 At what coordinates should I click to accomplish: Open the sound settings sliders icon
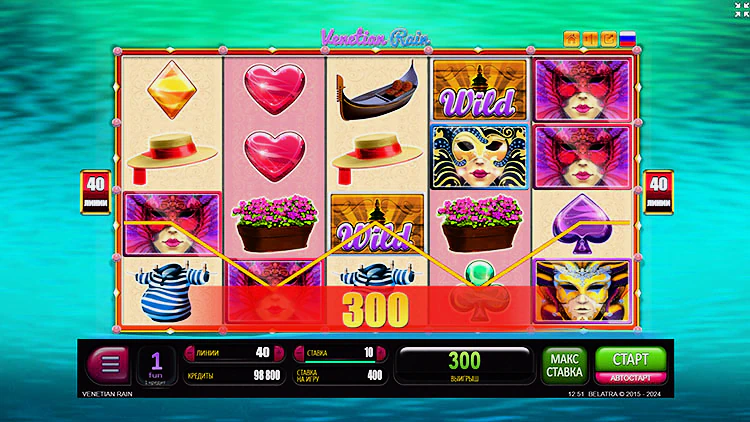click(591, 39)
